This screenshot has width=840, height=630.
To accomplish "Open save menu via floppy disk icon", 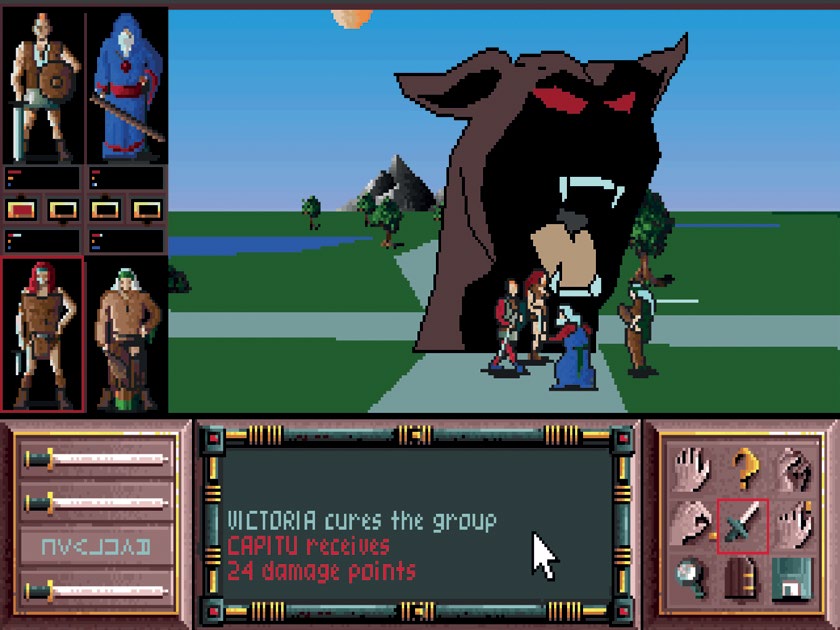I will point(792,578).
